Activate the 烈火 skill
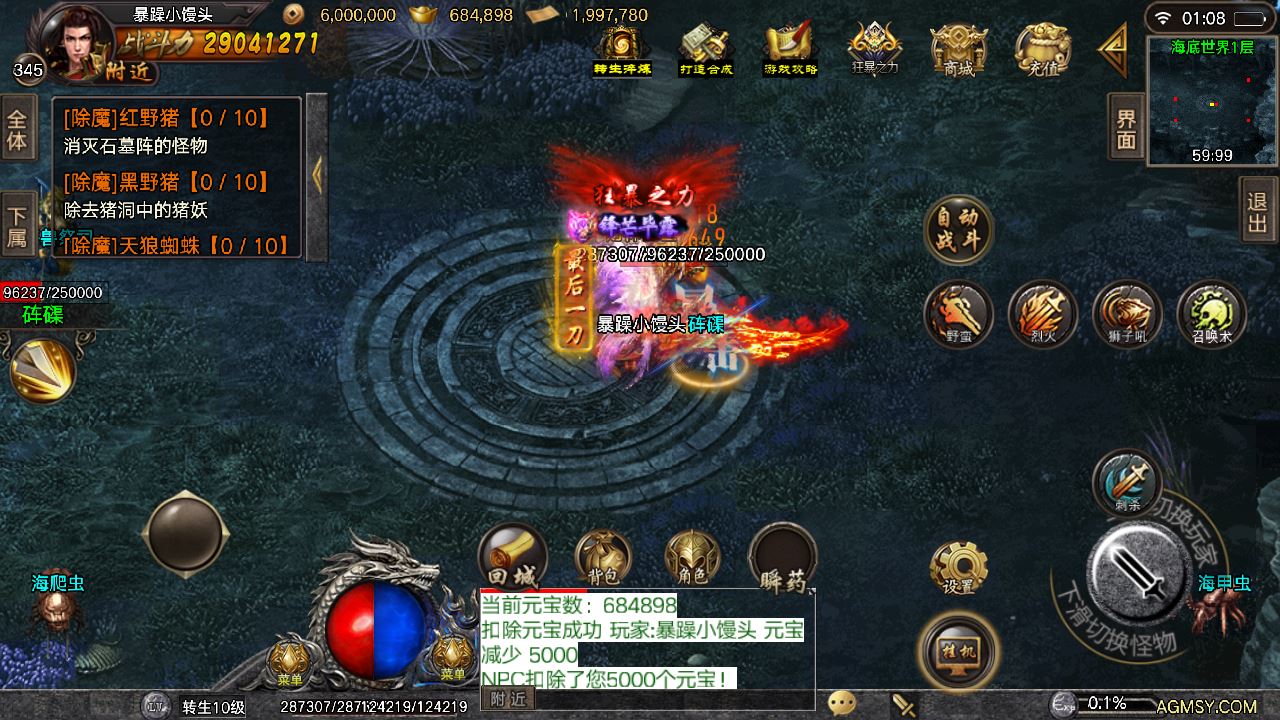 click(1042, 314)
